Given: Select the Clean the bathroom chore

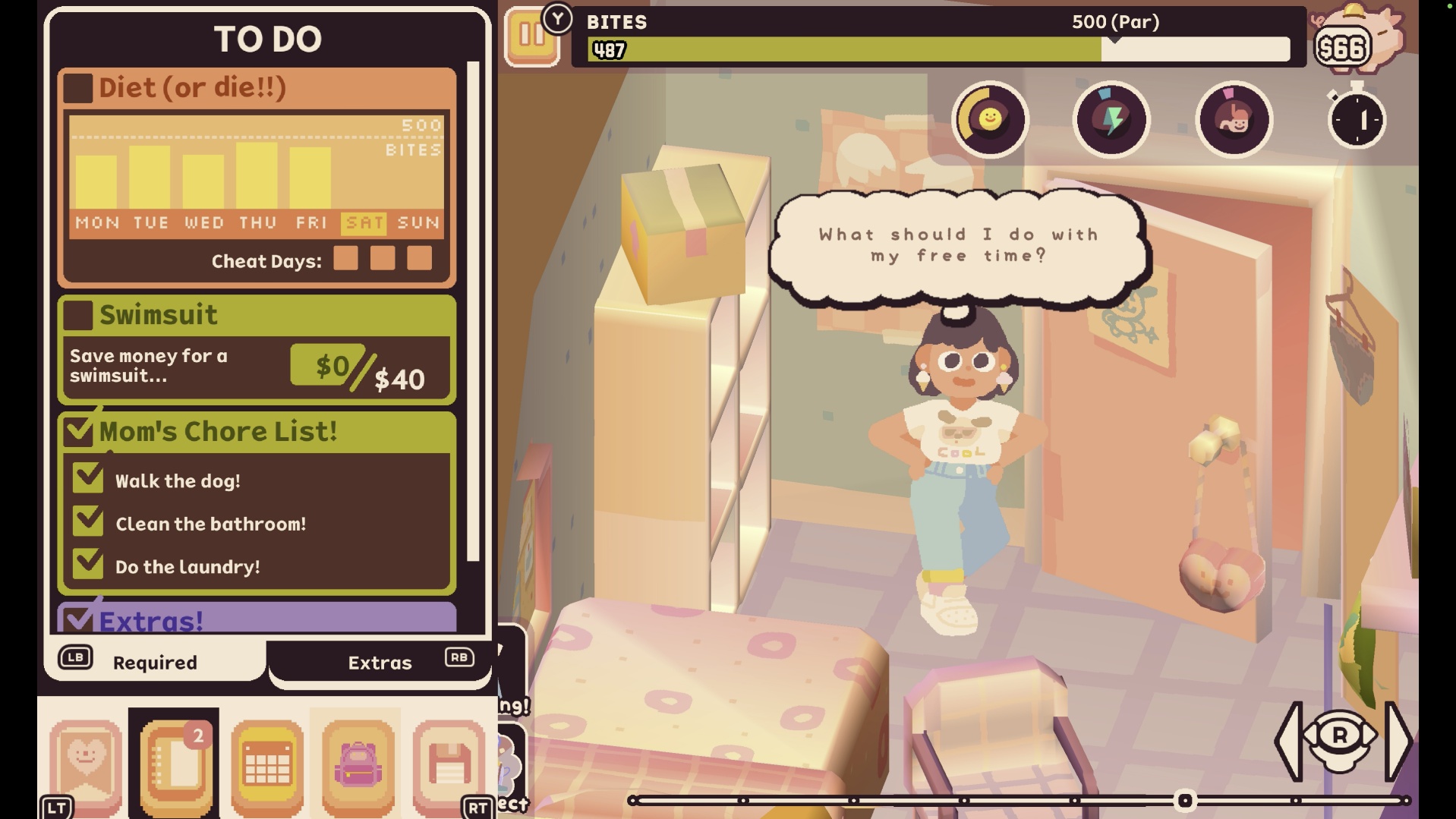Looking at the screenshot, I should pos(210,524).
